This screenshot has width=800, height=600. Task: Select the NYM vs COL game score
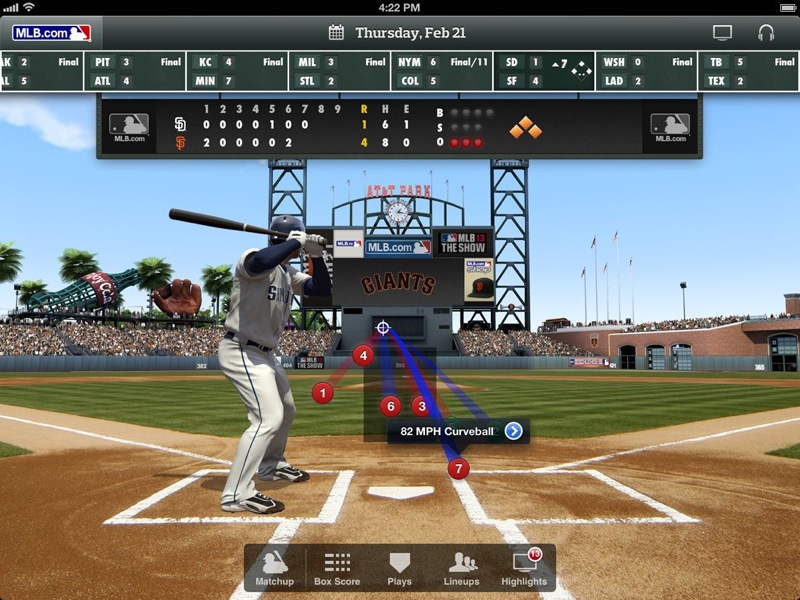(x=441, y=71)
